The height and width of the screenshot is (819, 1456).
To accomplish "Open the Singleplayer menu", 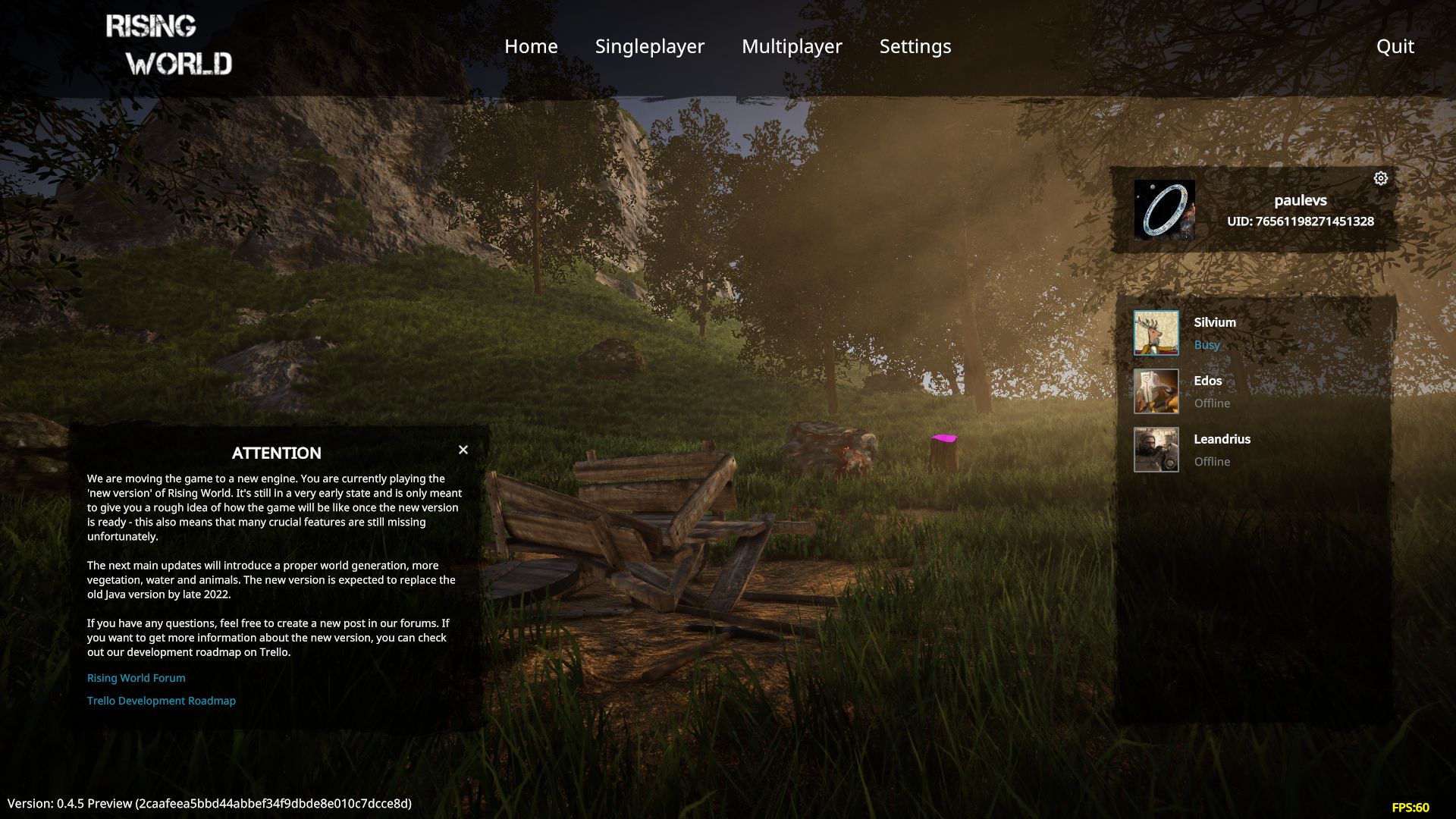I will pos(649,46).
